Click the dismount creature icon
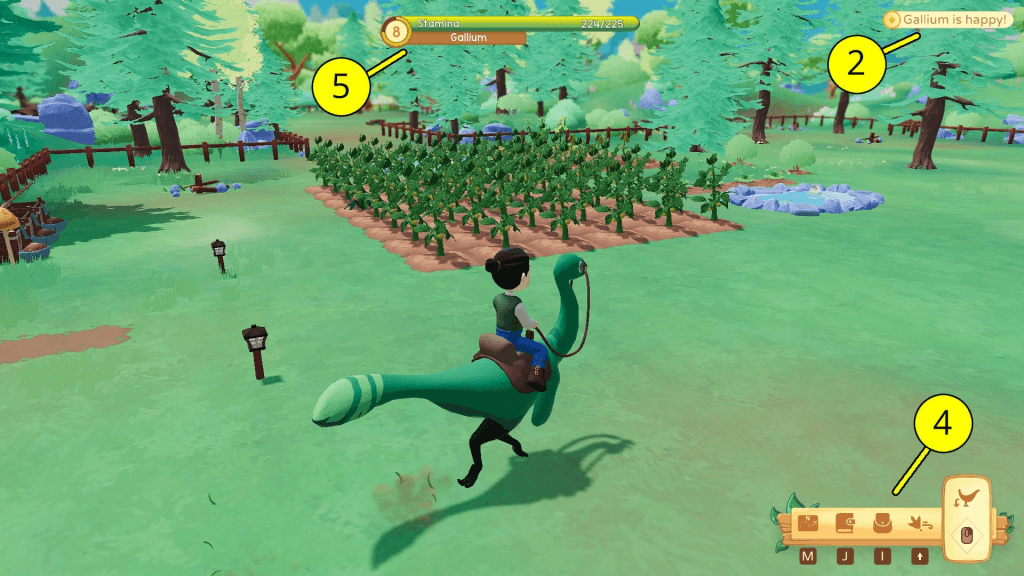Viewport: 1024px width, 576px height. (966, 497)
